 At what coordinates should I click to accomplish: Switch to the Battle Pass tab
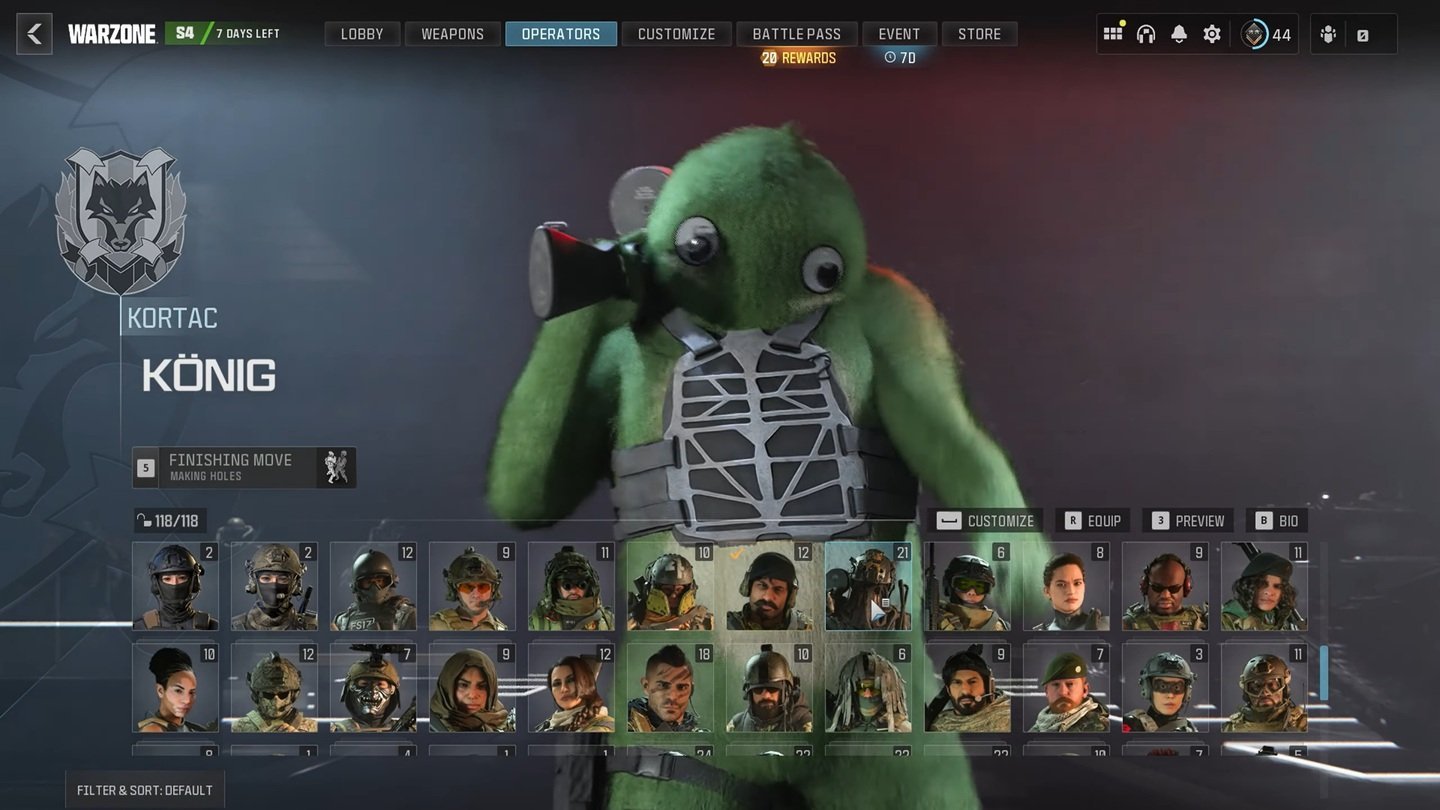(796, 34)
